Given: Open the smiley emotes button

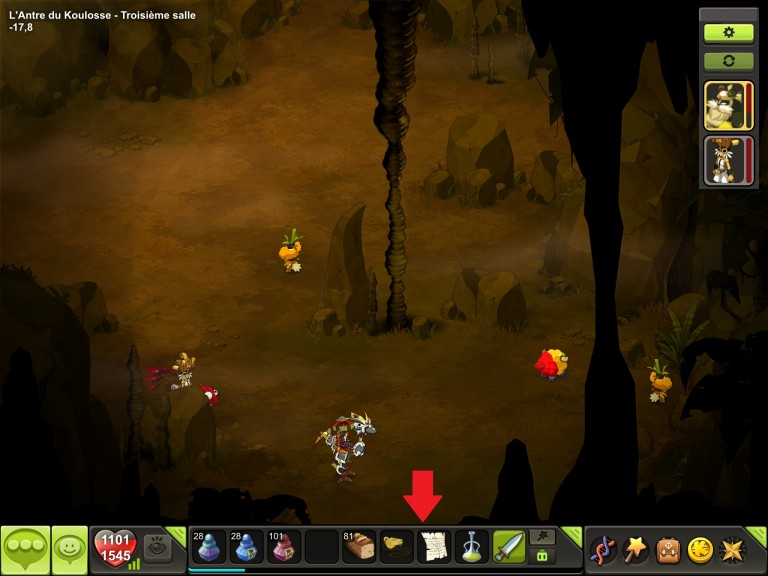Looking at the screenshot, I should tap(69, 549).
